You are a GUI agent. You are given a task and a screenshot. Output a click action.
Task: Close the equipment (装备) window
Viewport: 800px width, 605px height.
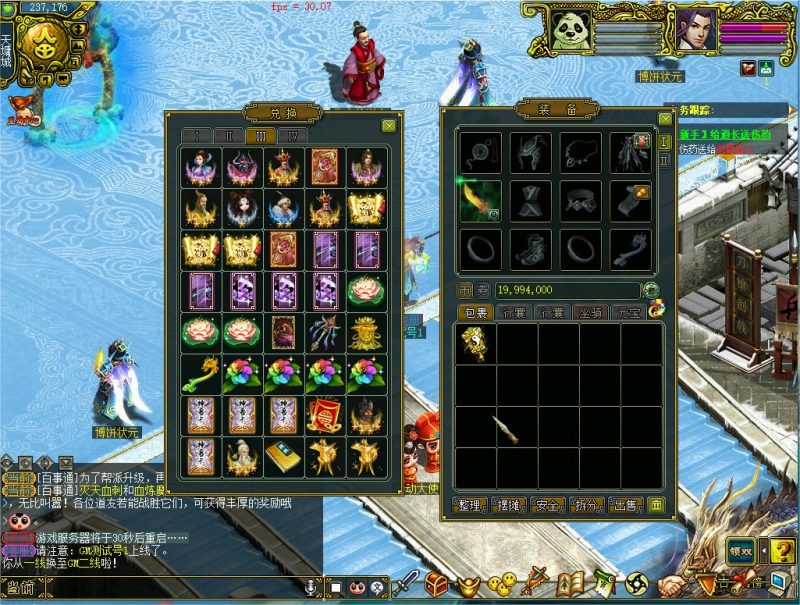coord(664,118)
